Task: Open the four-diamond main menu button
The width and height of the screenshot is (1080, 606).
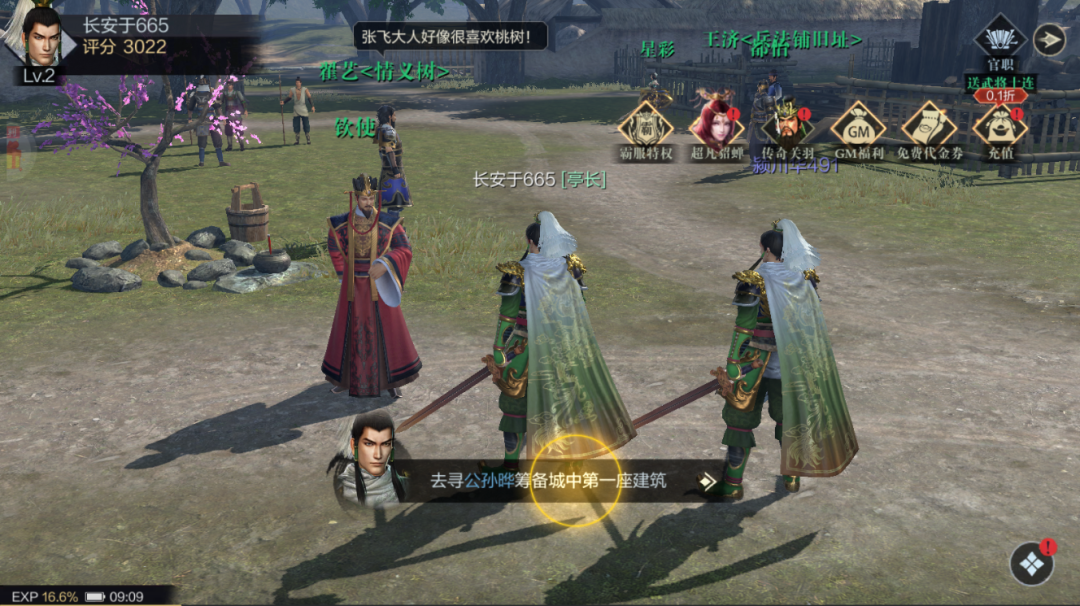Action: click(1031, 564)
